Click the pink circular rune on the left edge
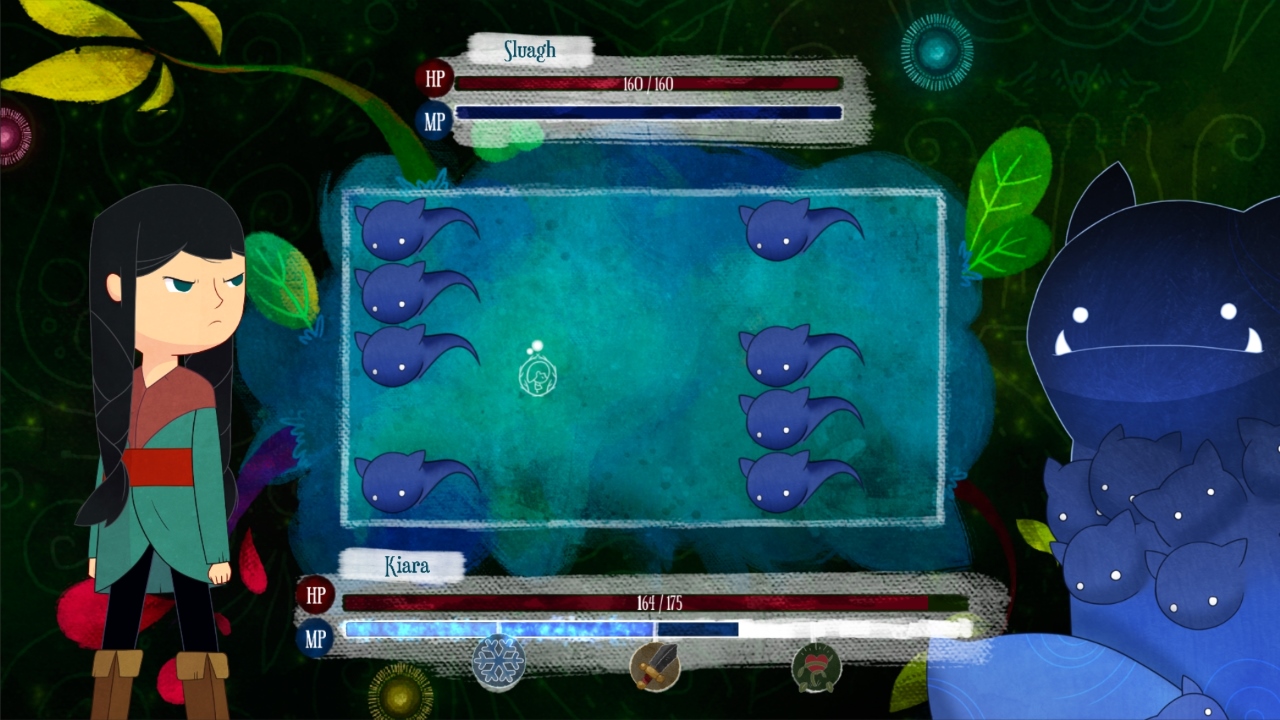The height and width of the screenshot is (720, 1280). 8,133
